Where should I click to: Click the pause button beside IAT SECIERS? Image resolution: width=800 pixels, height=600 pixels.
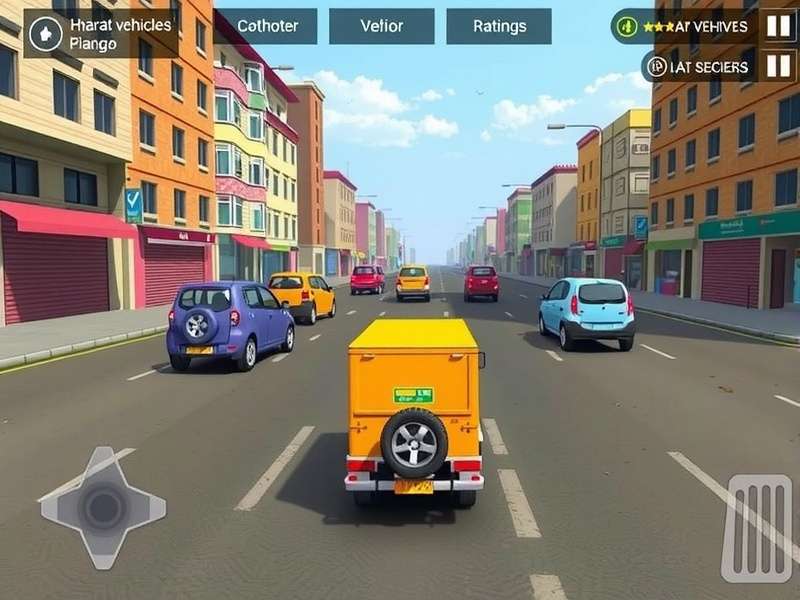(x=778, y=67)
